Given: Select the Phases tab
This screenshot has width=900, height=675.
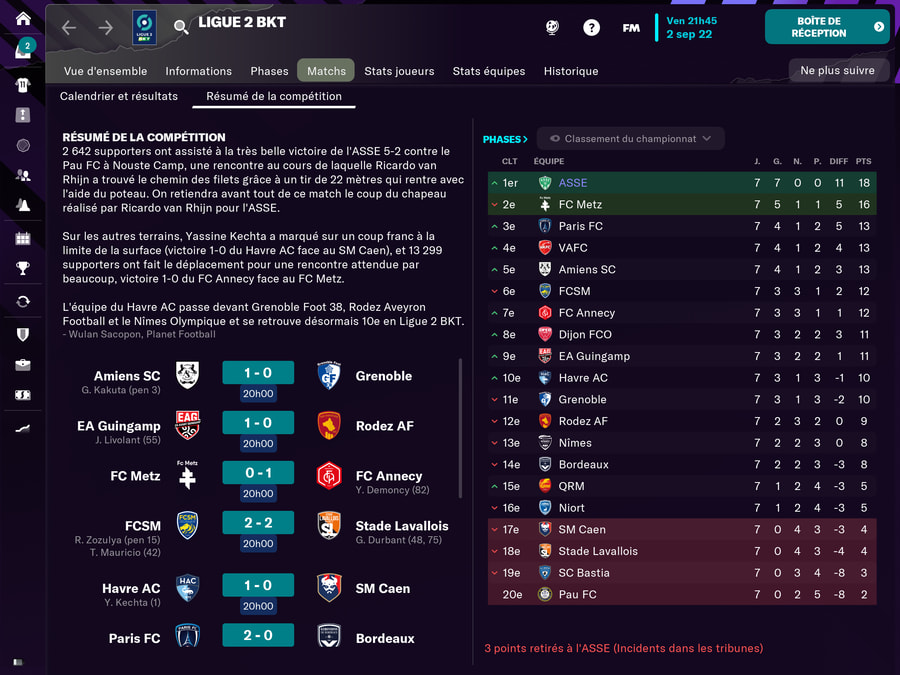Looking at the screenshot, I should 269,71.
